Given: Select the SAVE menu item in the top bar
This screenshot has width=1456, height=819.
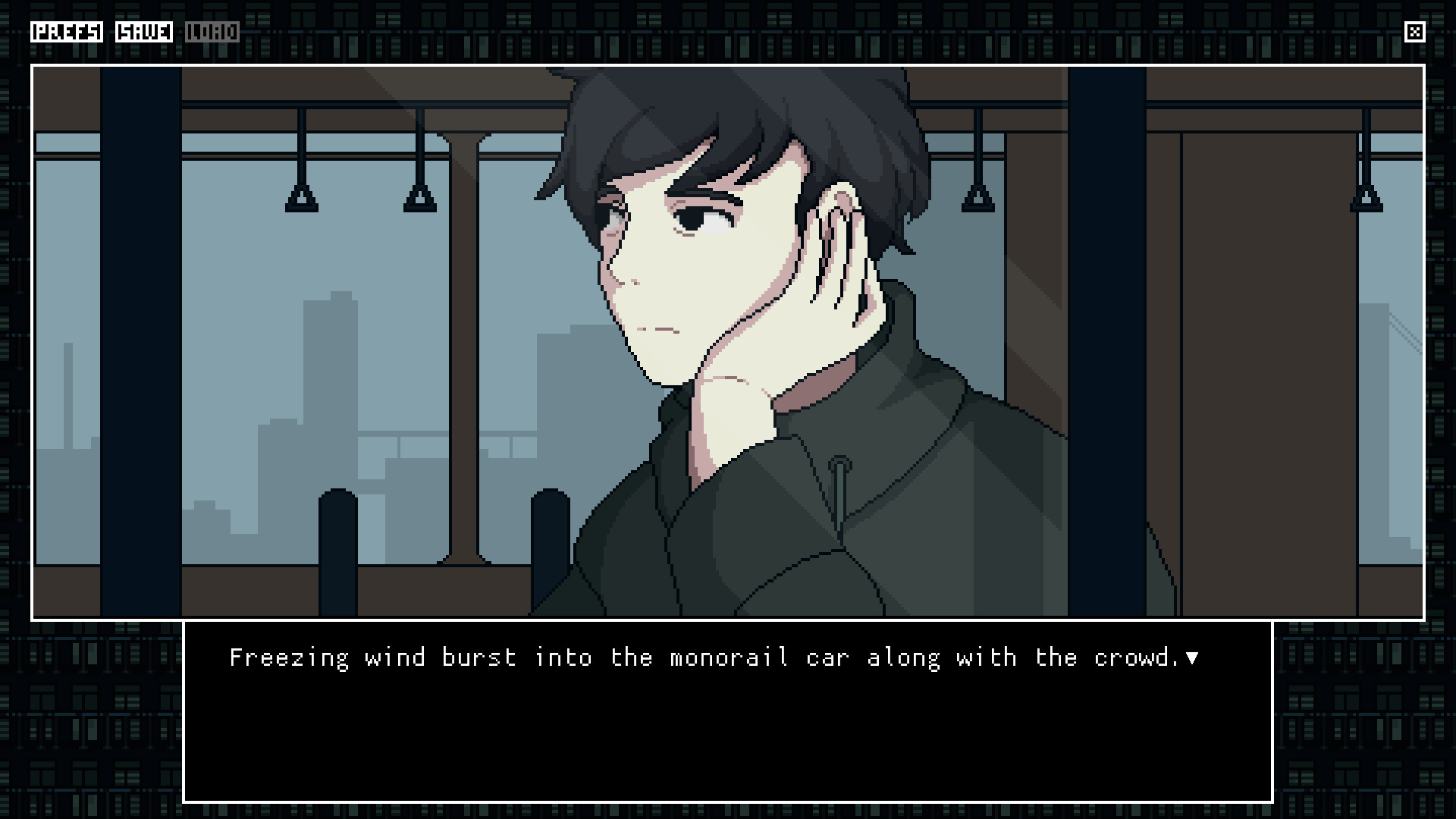Looking at the screenshot, I should (x=144, y=32).
